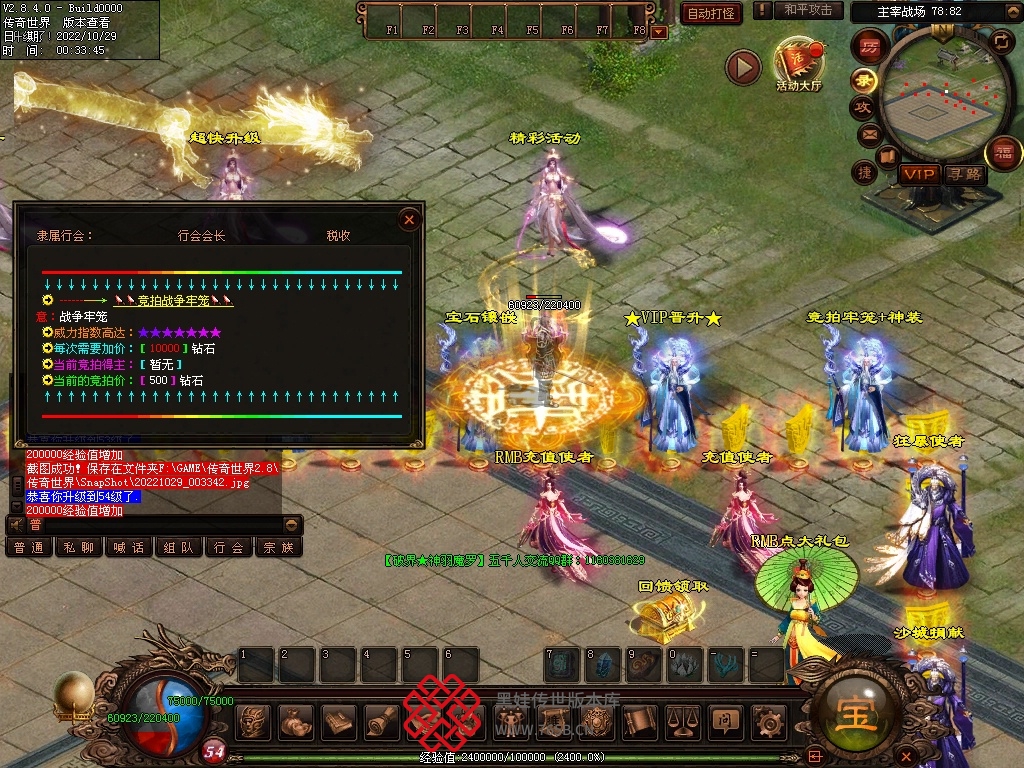Screen dimensions: 1024x768
Task: Open the VIP panel
Action: coord(918,174)
